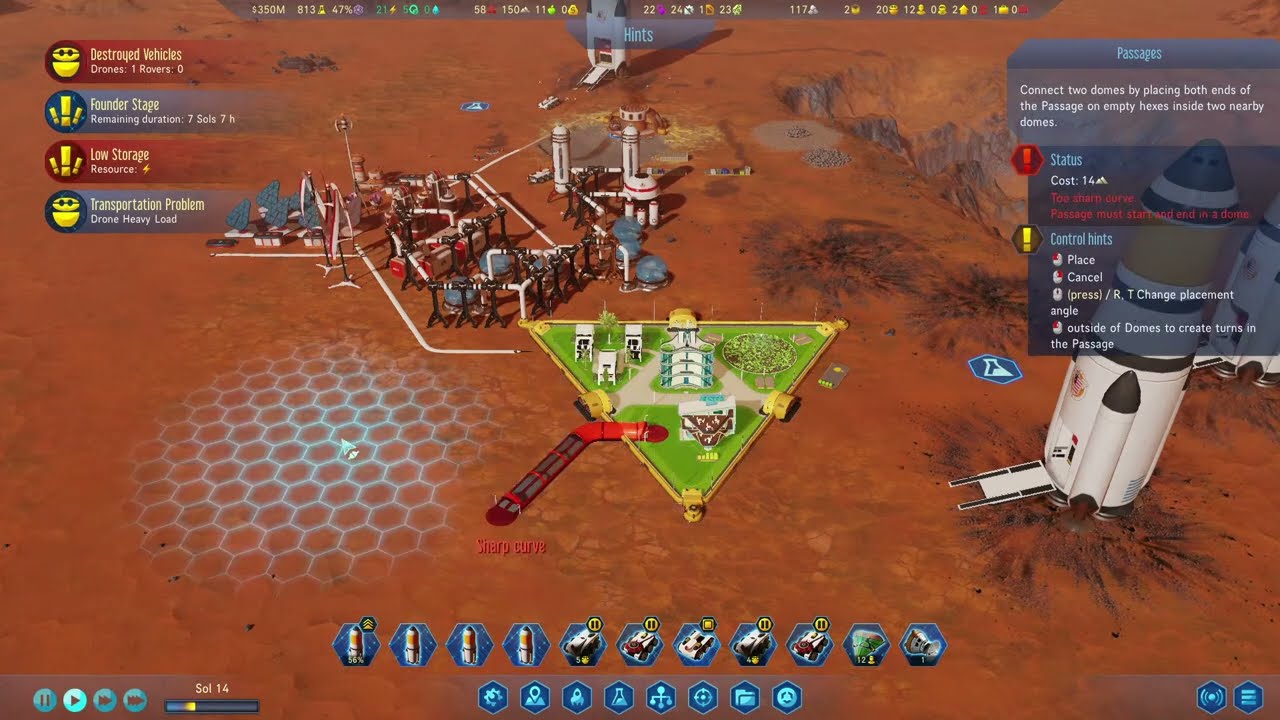Open the map pin overview
Image resolution: width=1280 pixels, height=720 pixels.
pos(535,697)
